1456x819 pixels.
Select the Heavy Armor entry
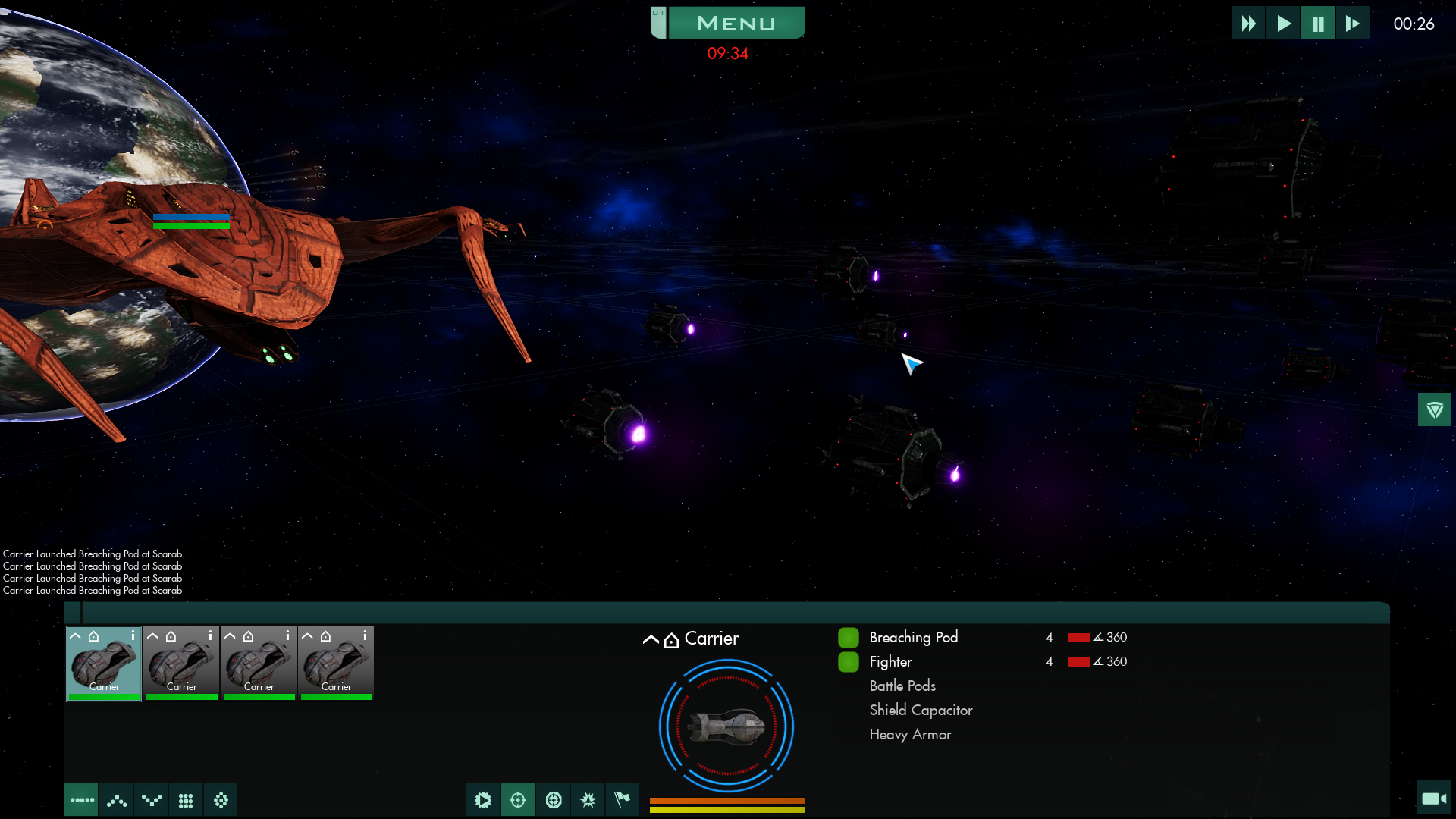click(910, 734)
